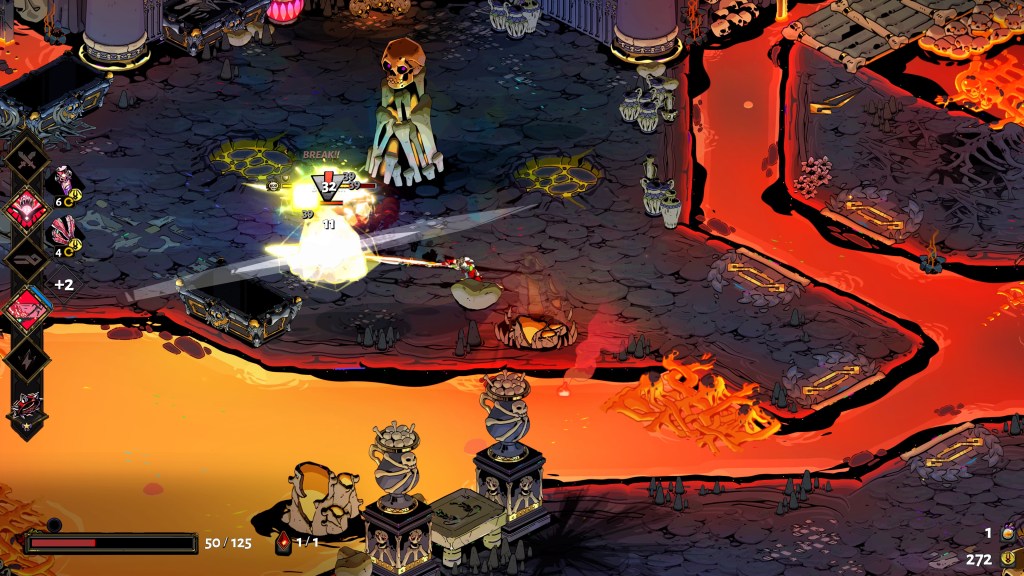The width and height of the screenshot is (1024, 576).
Task: Inspect the spiked skull keepsake icon
Action: click(x=27, y=408)
